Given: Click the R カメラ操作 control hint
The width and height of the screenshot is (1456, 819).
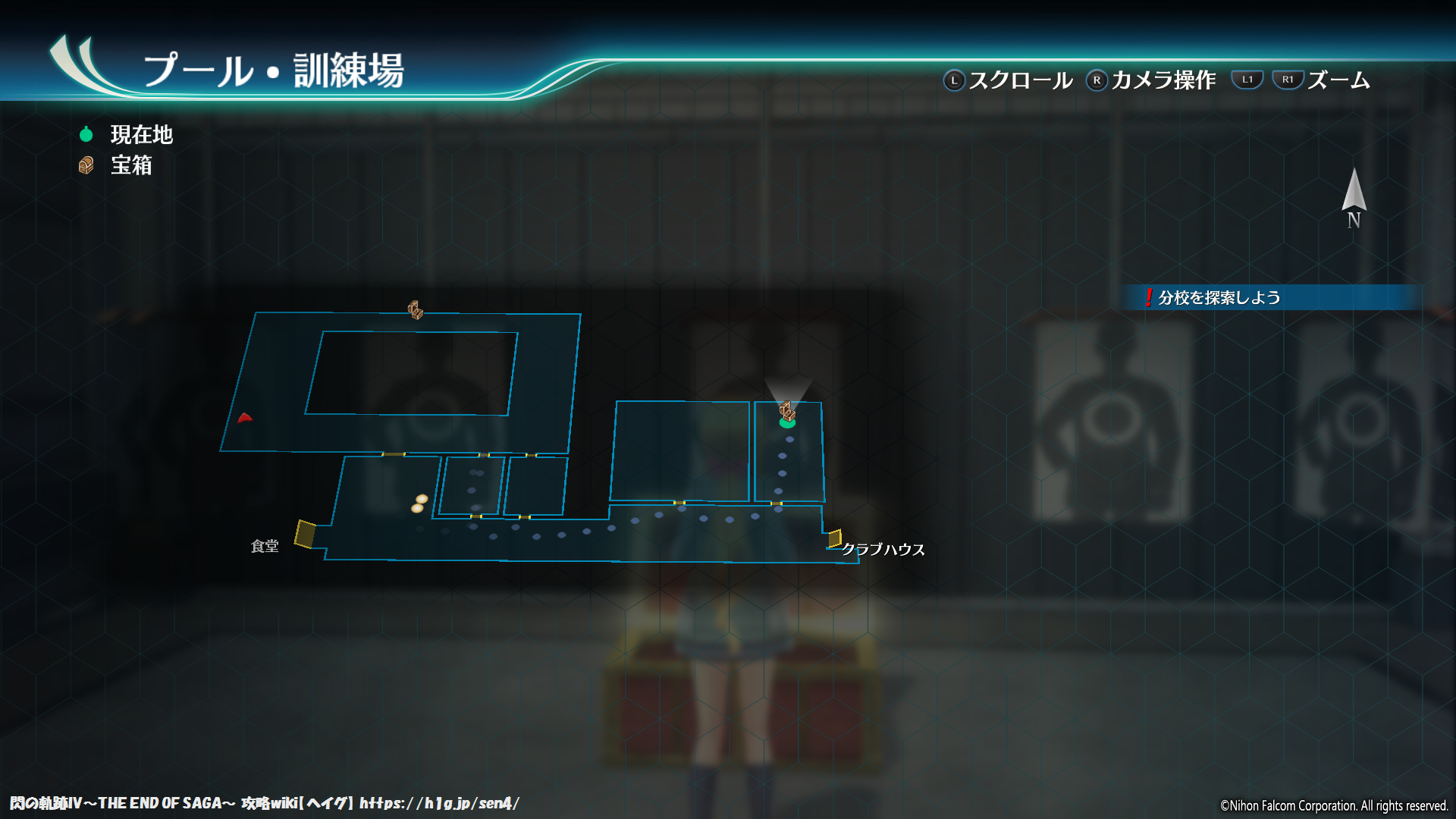Looking at the screenshot, I should (1156, 79).
